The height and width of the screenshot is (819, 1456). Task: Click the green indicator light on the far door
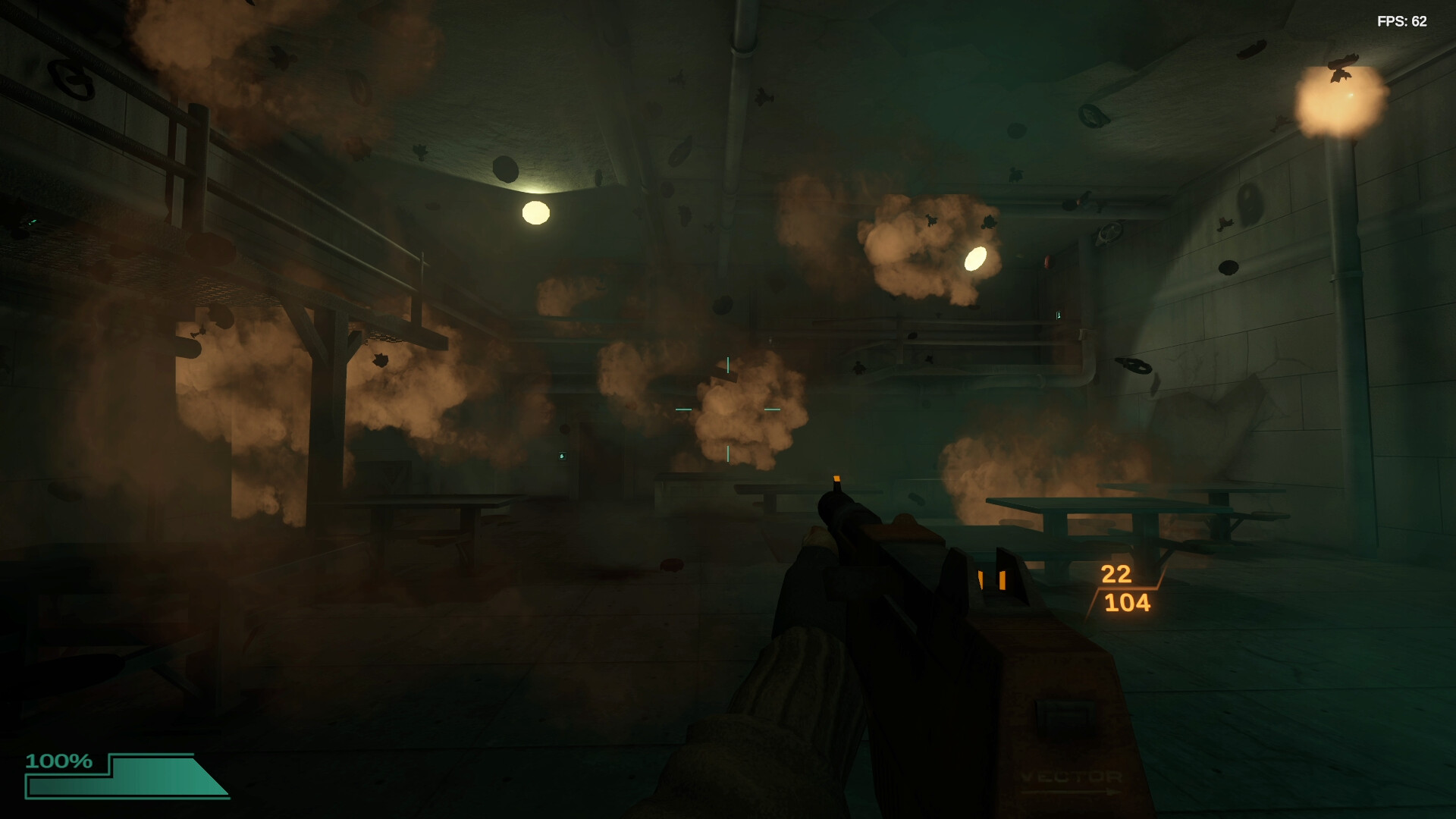coord(562,457)
